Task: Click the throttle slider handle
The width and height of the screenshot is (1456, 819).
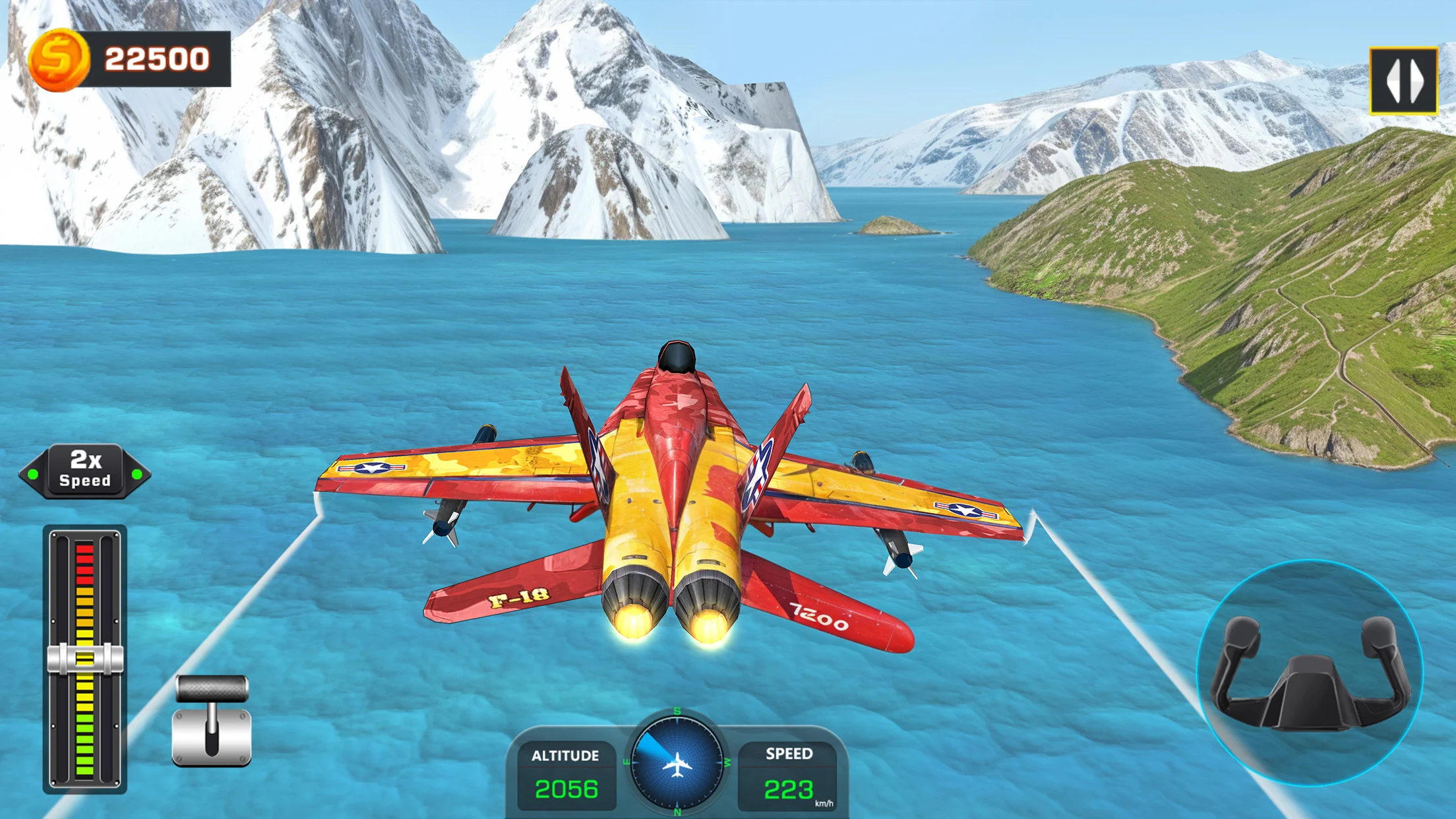Action: point(85,658)
